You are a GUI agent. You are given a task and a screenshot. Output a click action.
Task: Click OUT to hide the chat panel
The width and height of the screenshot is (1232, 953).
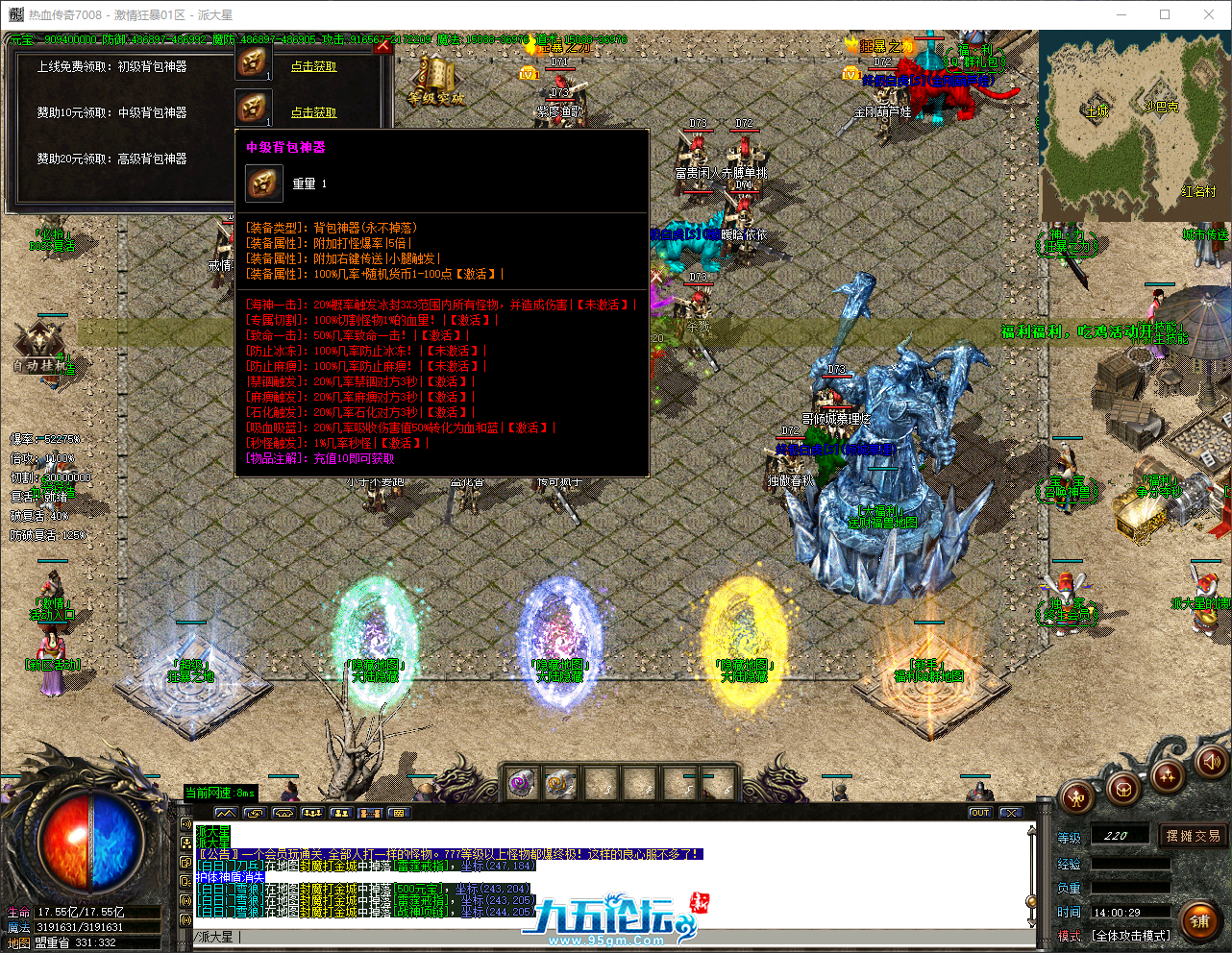980,812
